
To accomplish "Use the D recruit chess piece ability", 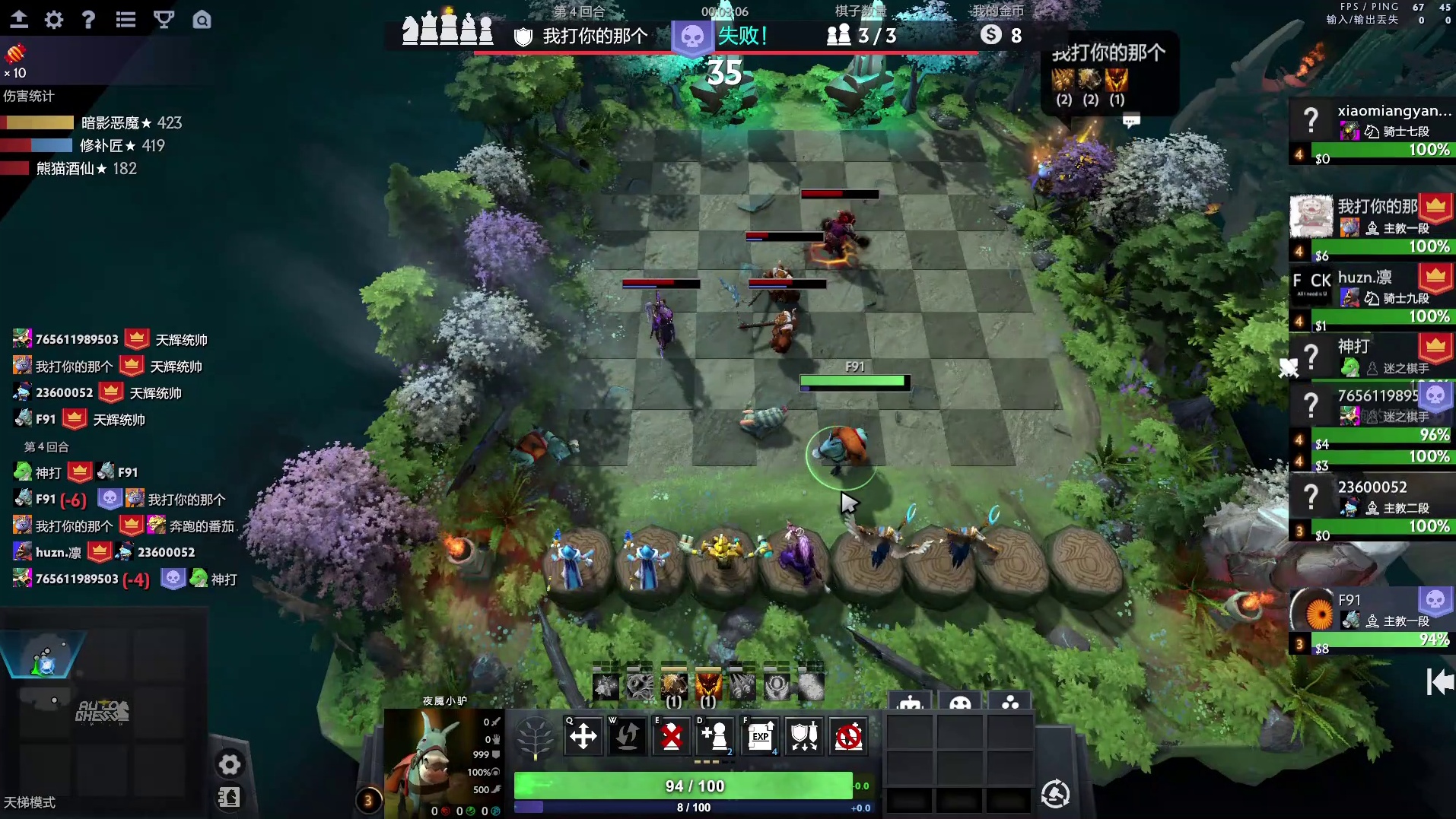I will pos(716,736).
